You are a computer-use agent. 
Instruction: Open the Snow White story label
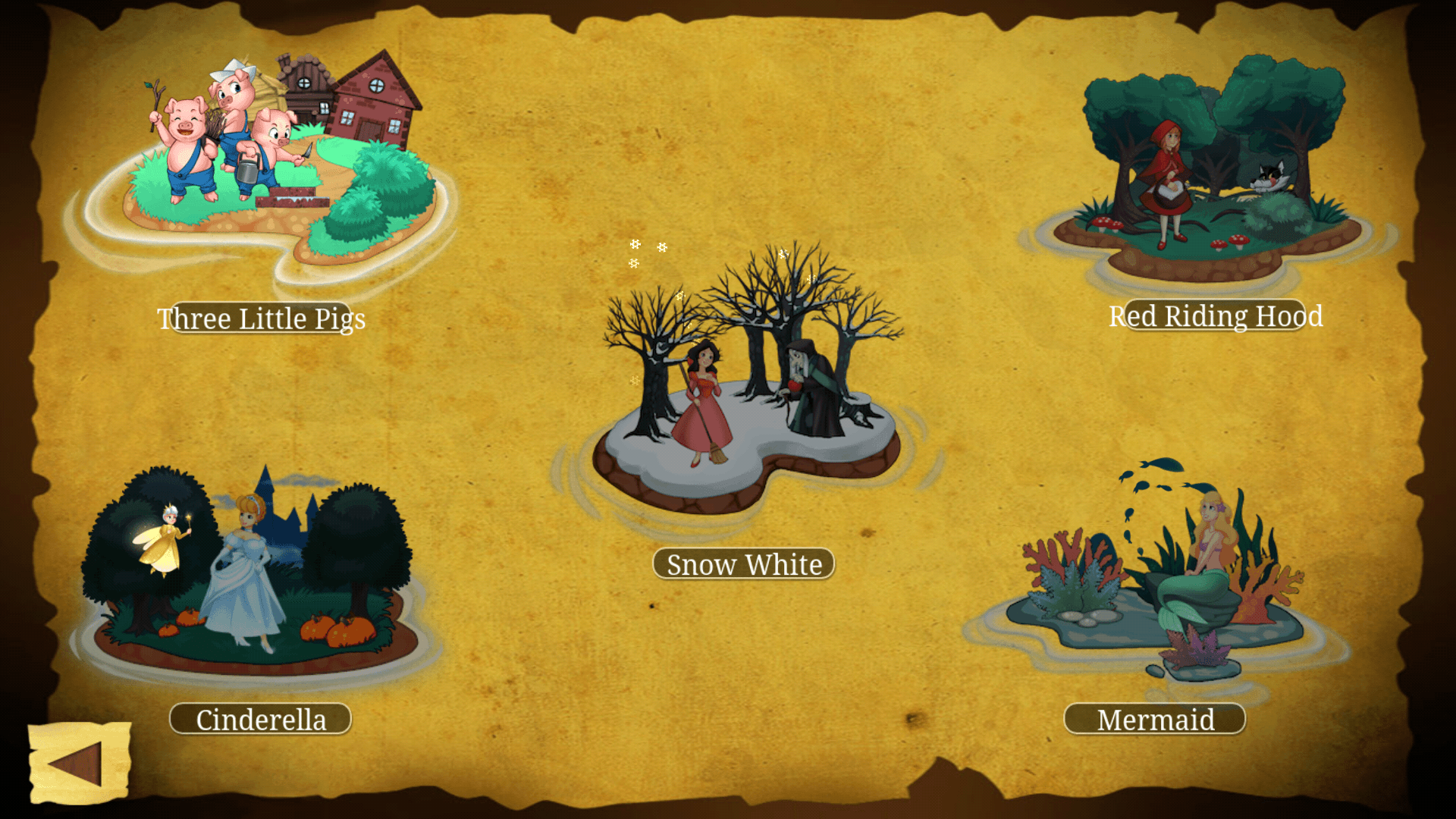[x=744, y=564]
